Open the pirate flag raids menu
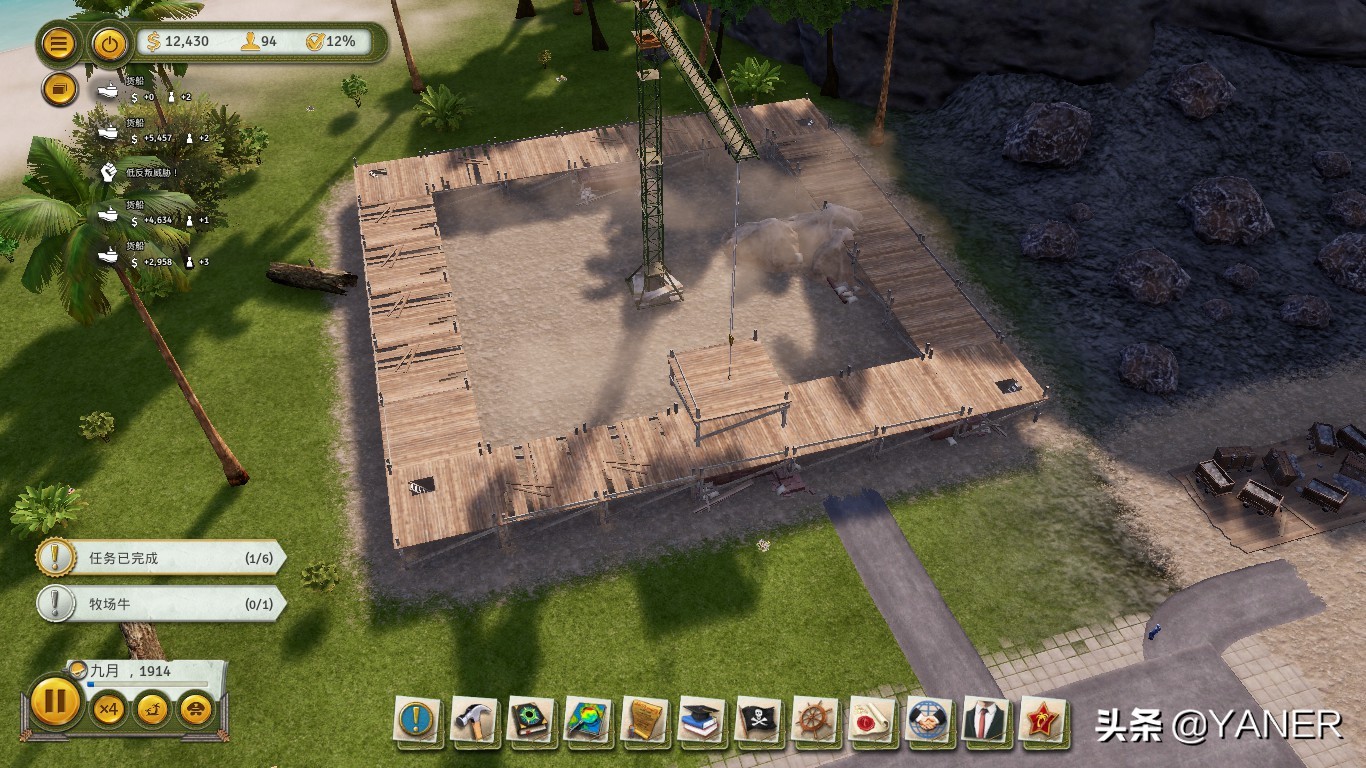Image resolution: width=1366 pixels, height=768 pixels. [x=758, y=720]
